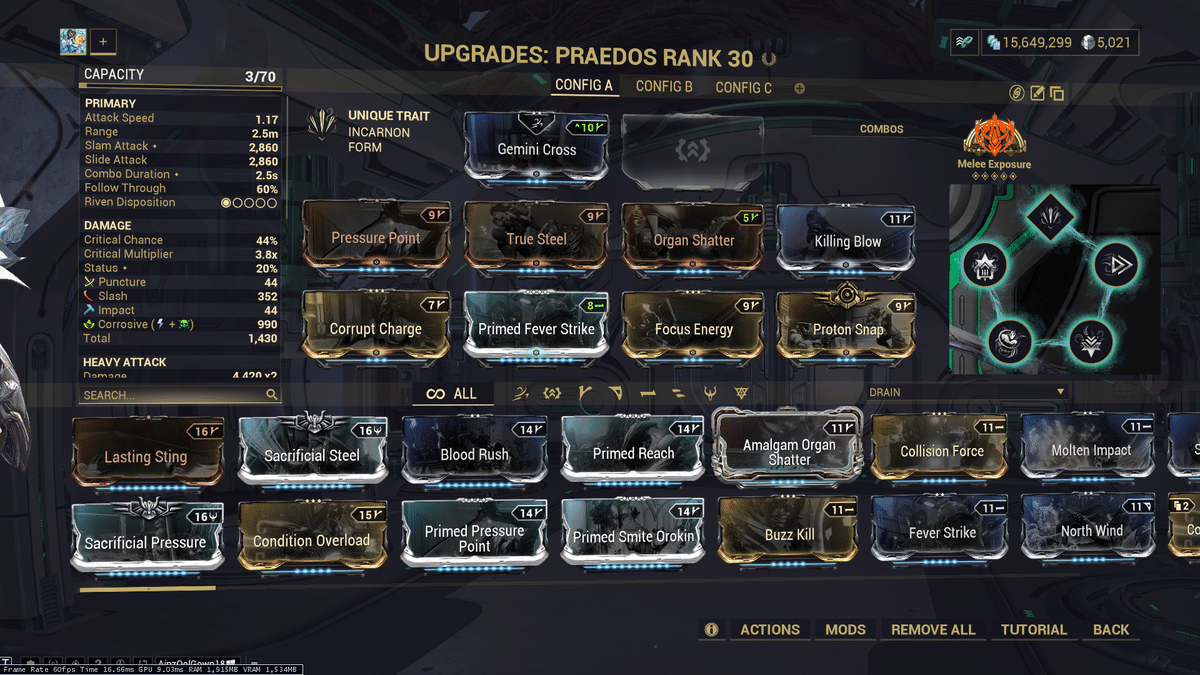Select the equipped Pressure Point mod
Screen dimensions: 1200x675
(x=375, y=239)
